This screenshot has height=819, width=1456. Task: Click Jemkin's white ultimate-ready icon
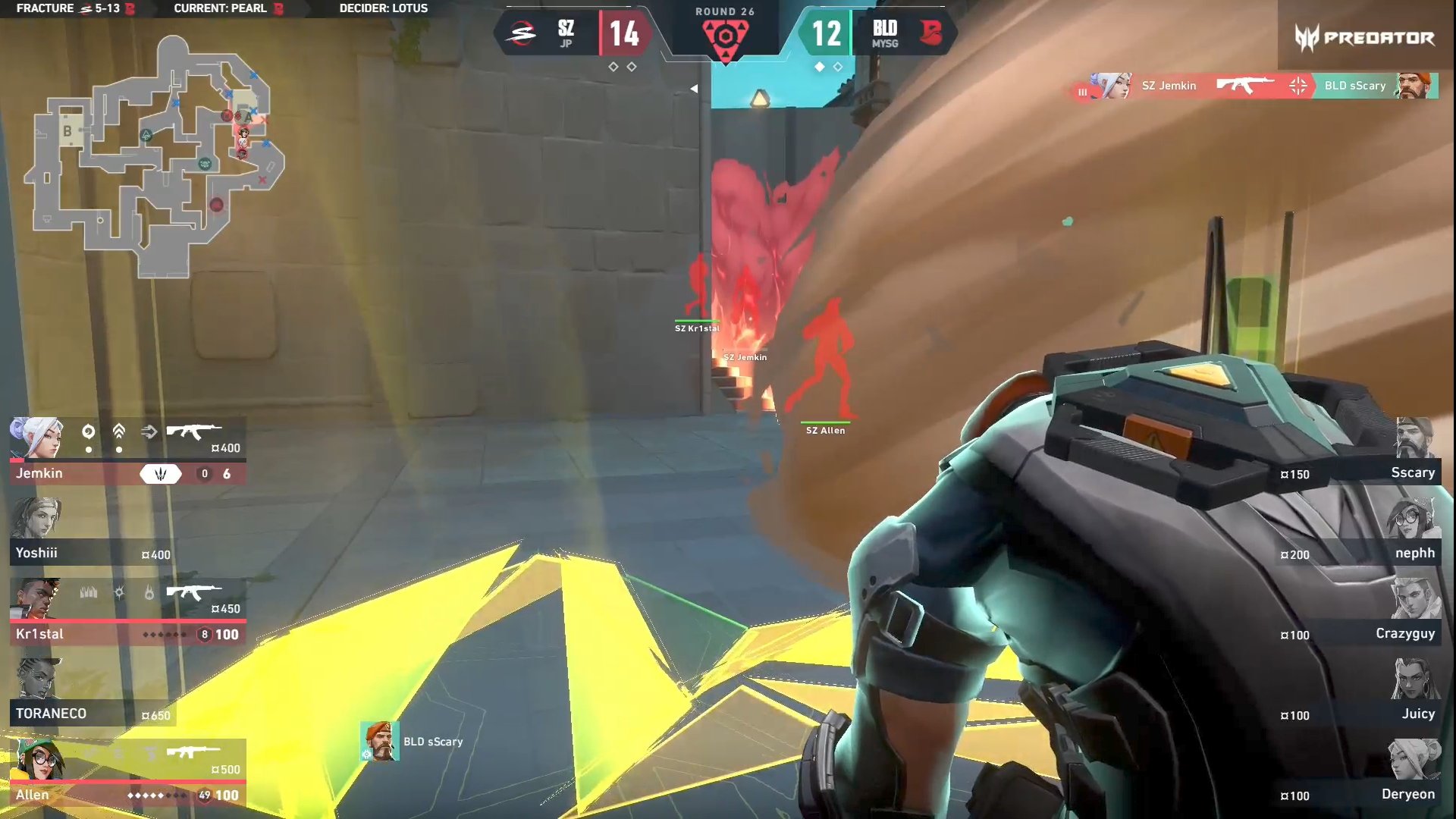pos(161,474)
